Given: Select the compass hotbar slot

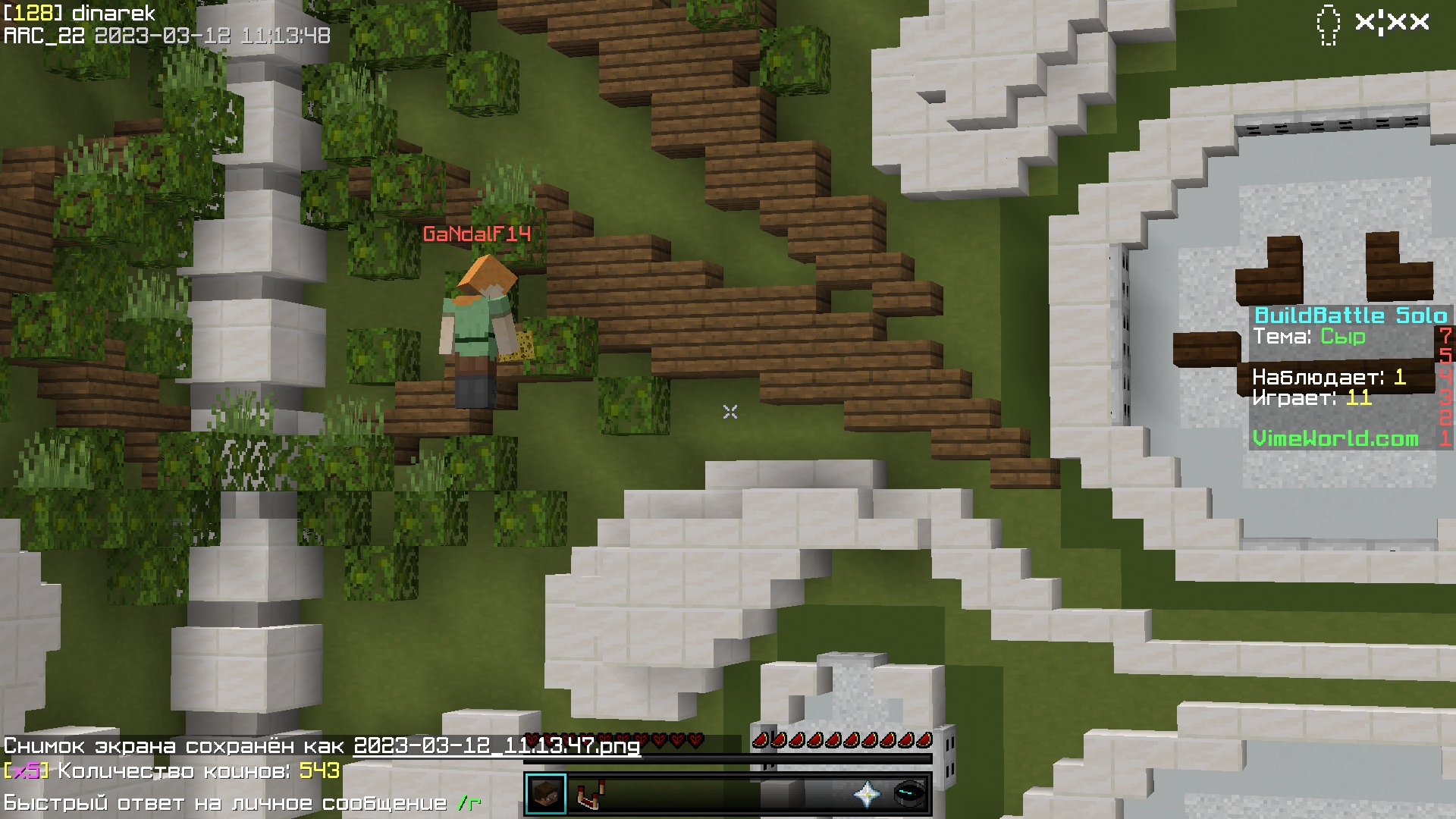Looking at the screenshot, I should click(x=908, y=794).
